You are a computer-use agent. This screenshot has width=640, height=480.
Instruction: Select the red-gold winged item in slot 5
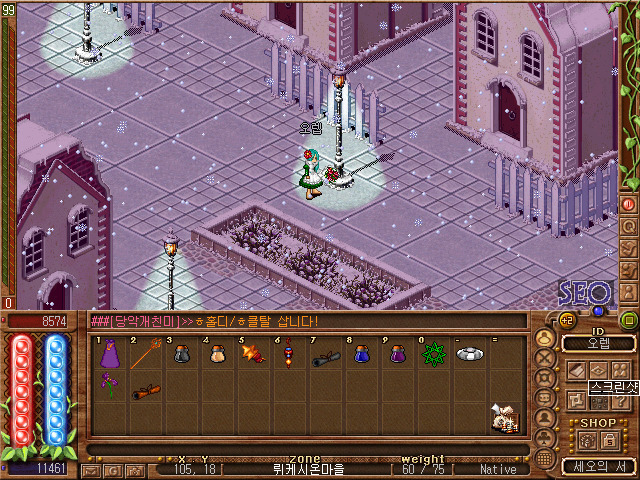coord(252,355)
